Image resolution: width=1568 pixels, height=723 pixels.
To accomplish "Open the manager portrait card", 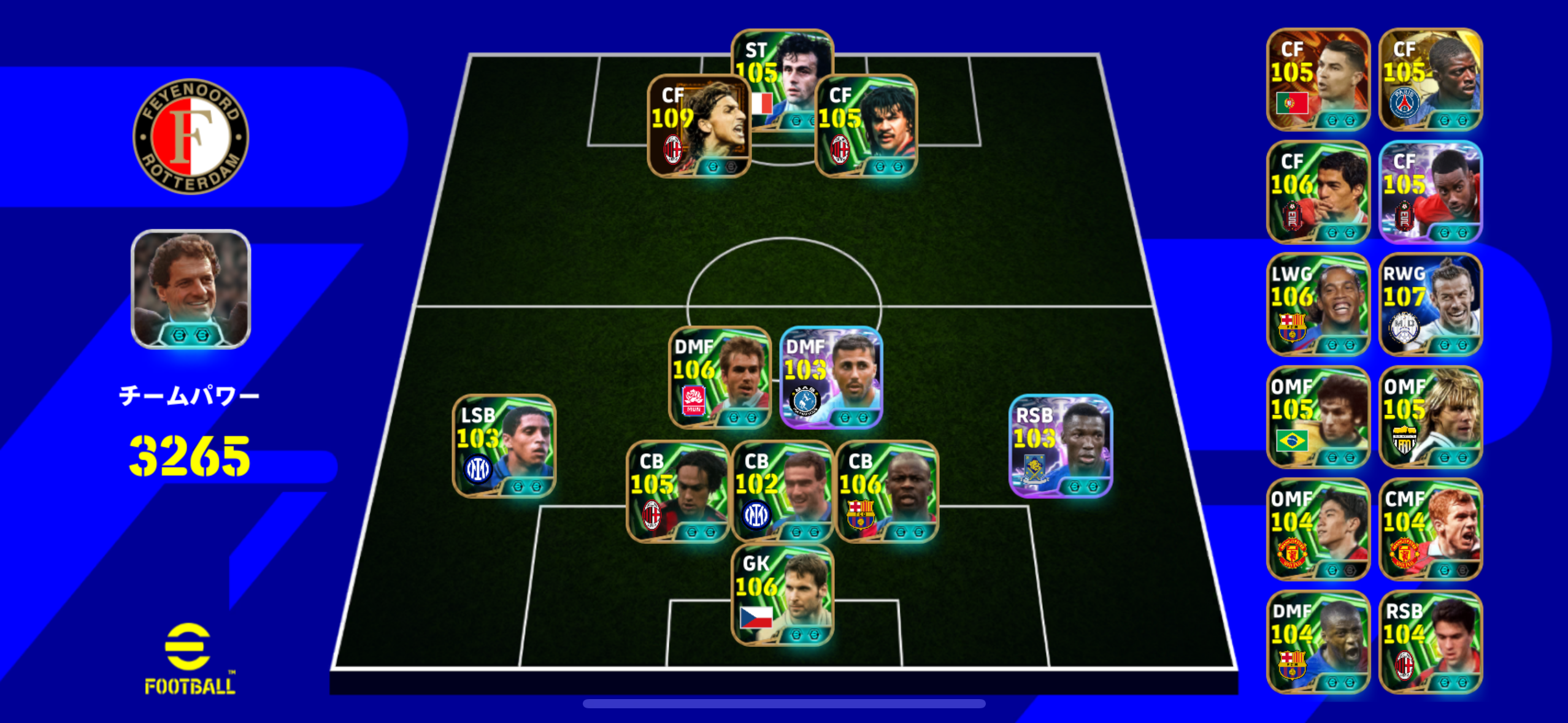I will pyautogui.click(x=191, y=289).
